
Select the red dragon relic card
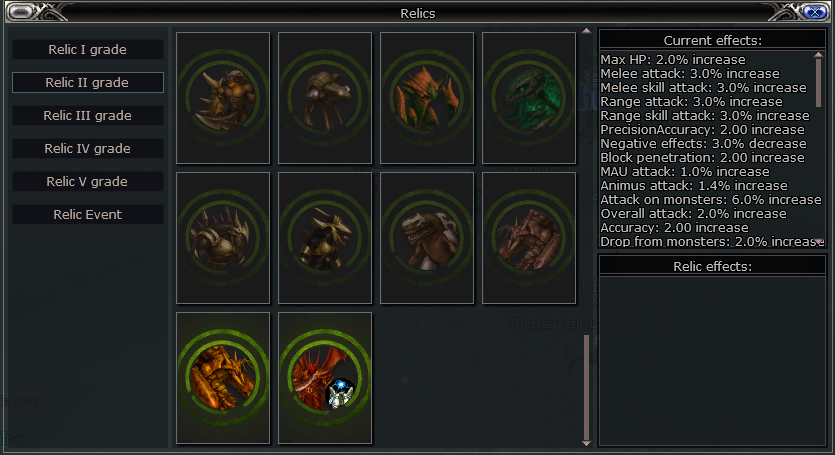[x=325, y=378]
